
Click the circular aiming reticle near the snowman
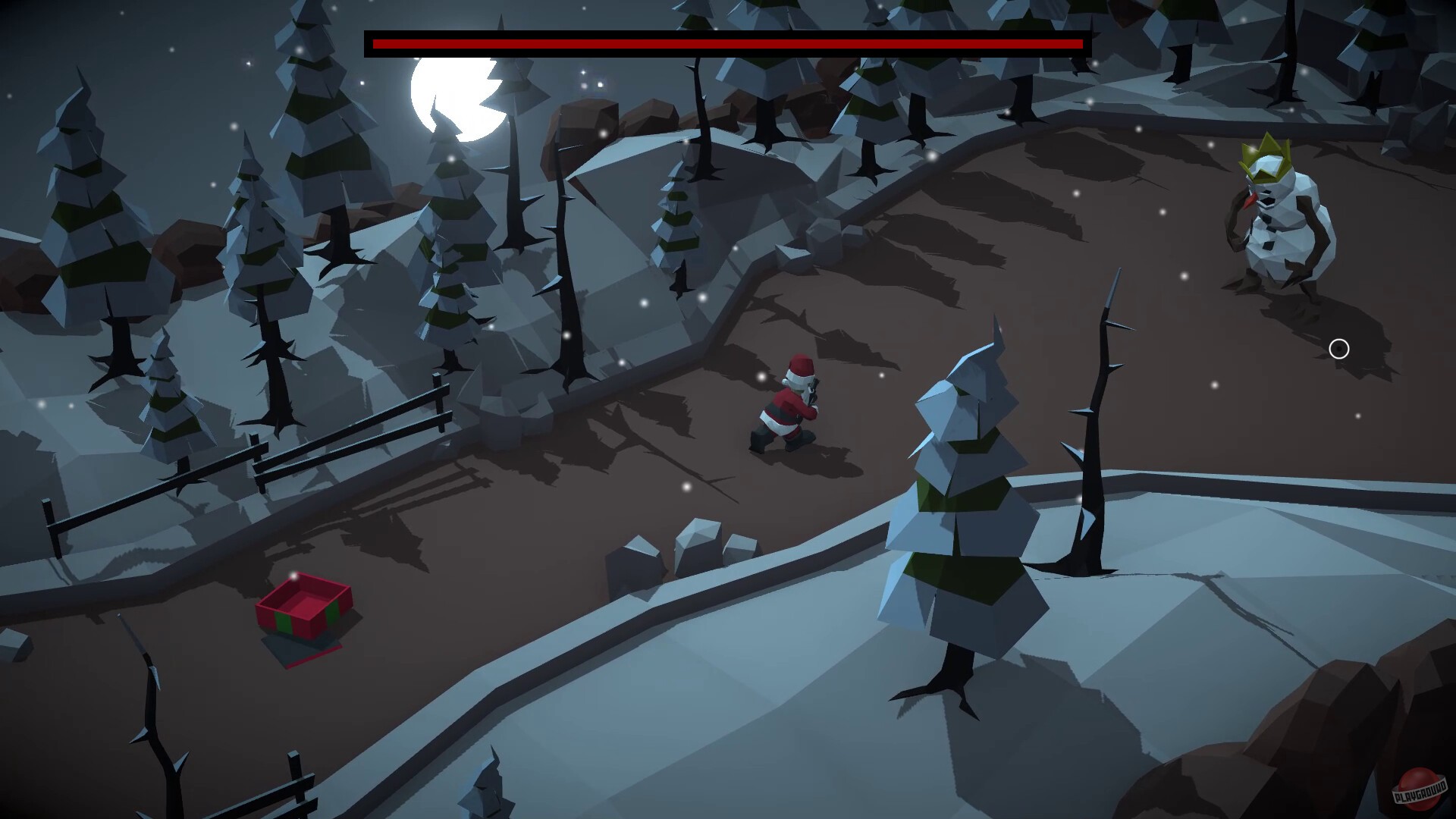[x=1339, y=349]
